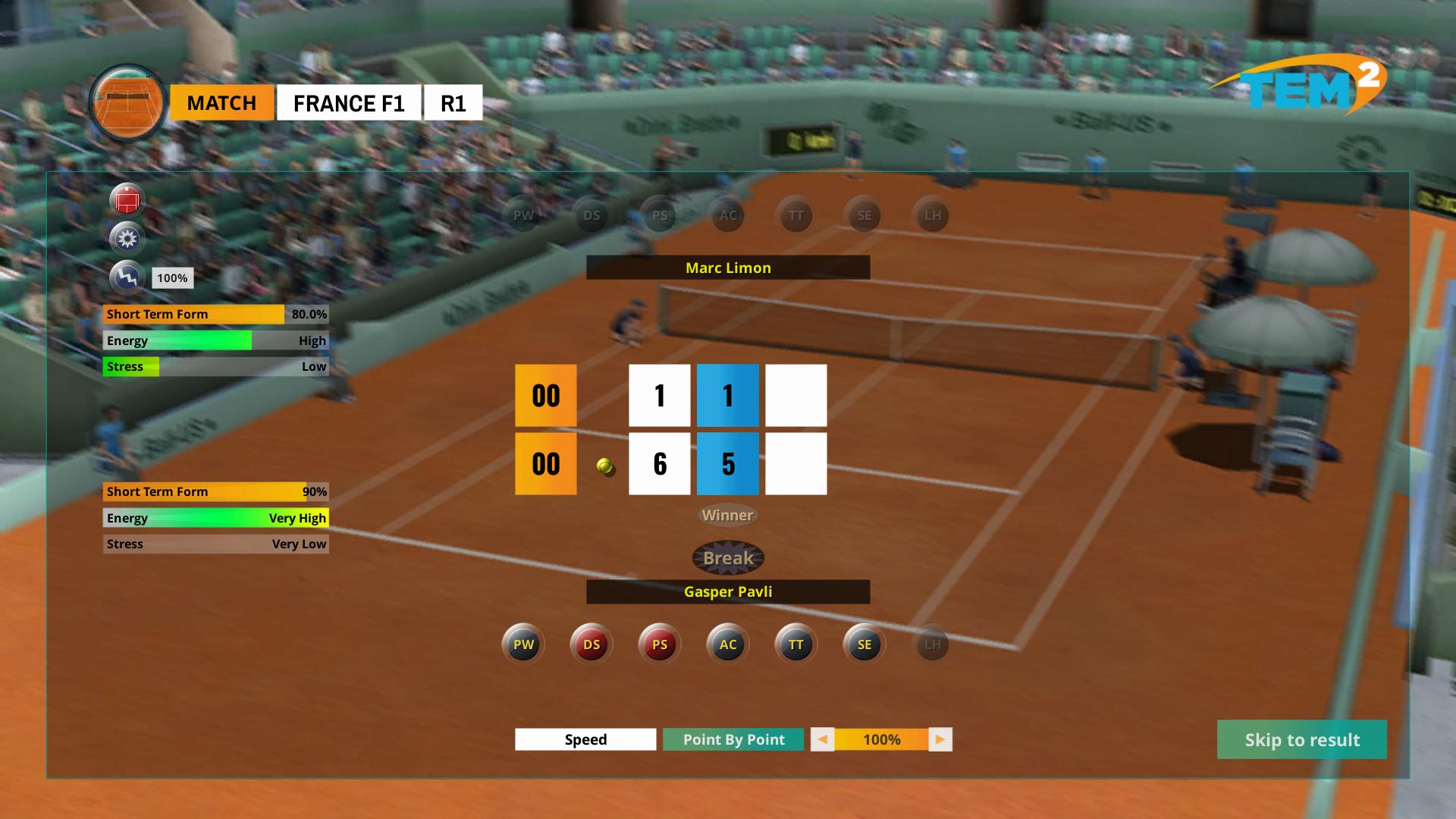Open the Point By Point mode selector
This screenshot has height=819, width=1456.
tap(733, 739)
